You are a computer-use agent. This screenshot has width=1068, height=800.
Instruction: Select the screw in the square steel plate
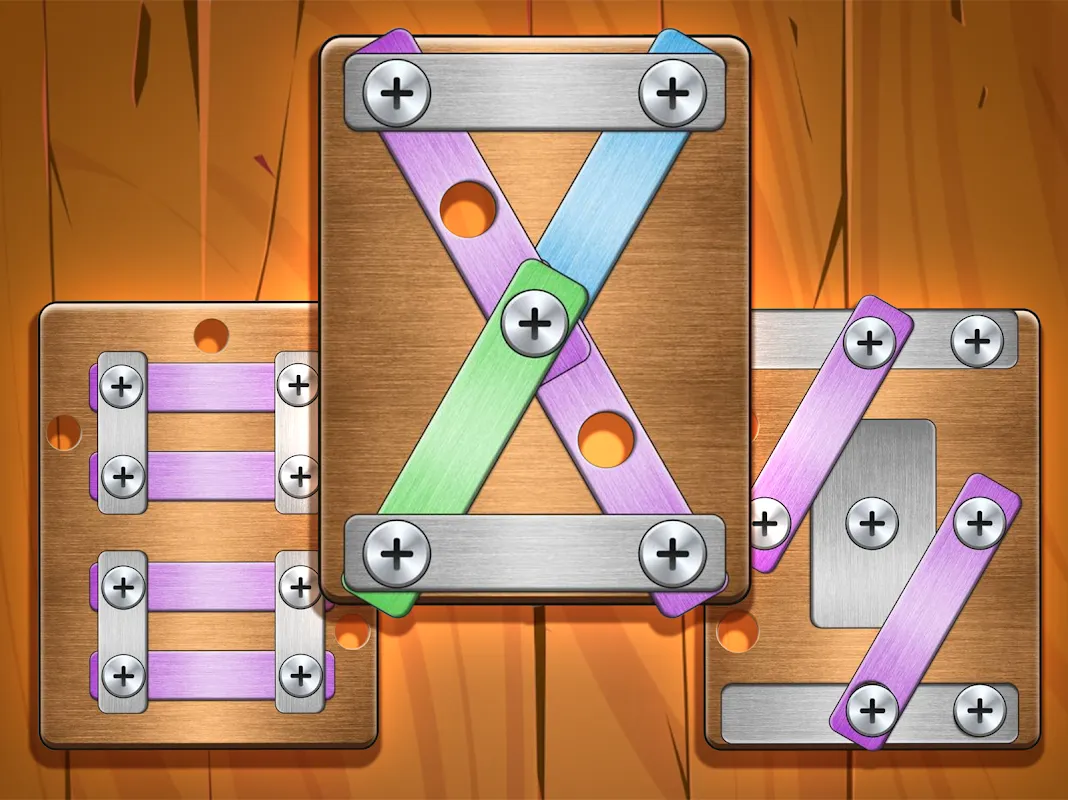point(872,521)
